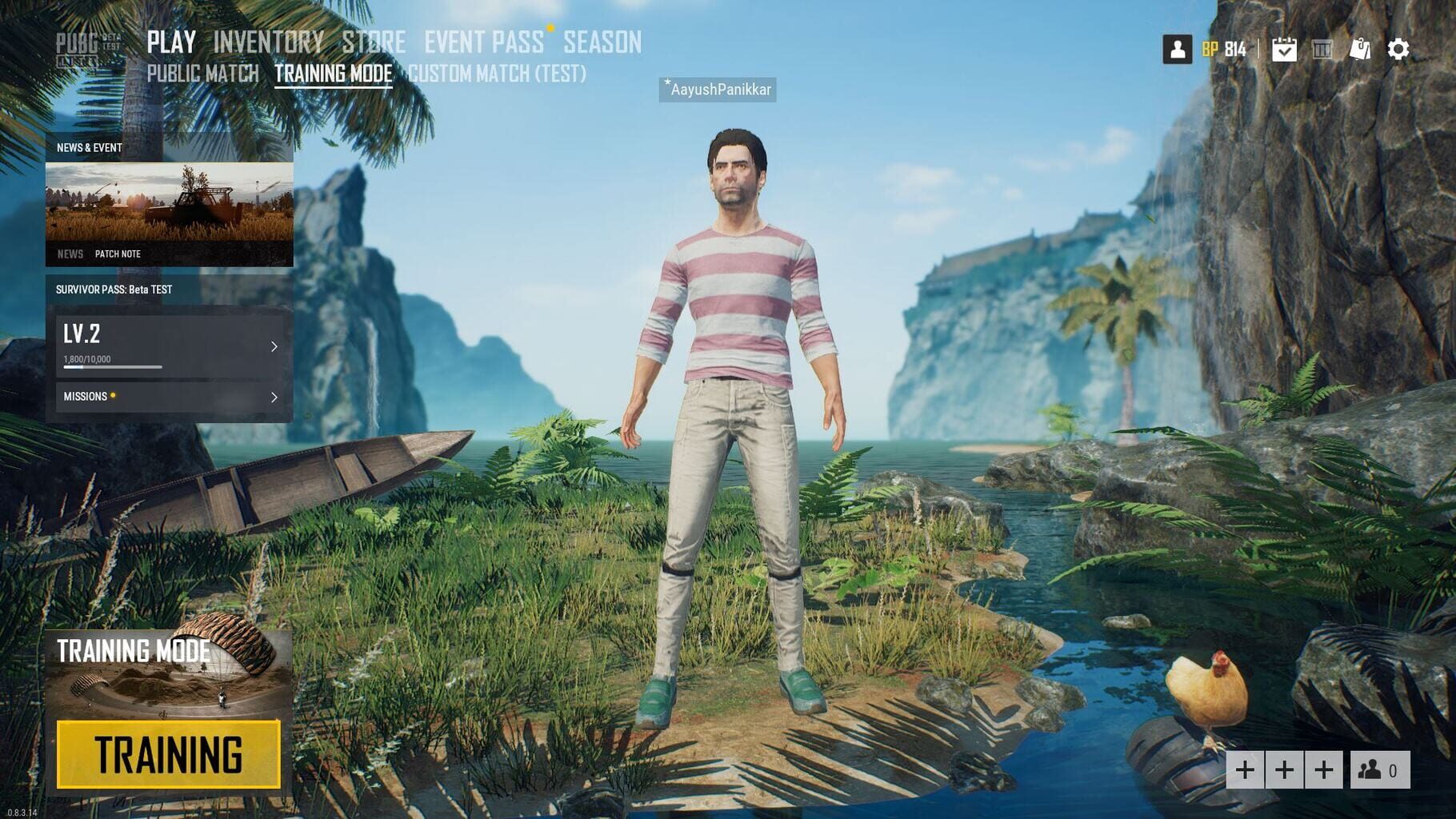Switch to the PUBLIC MATCH tab

coord(205,74)
